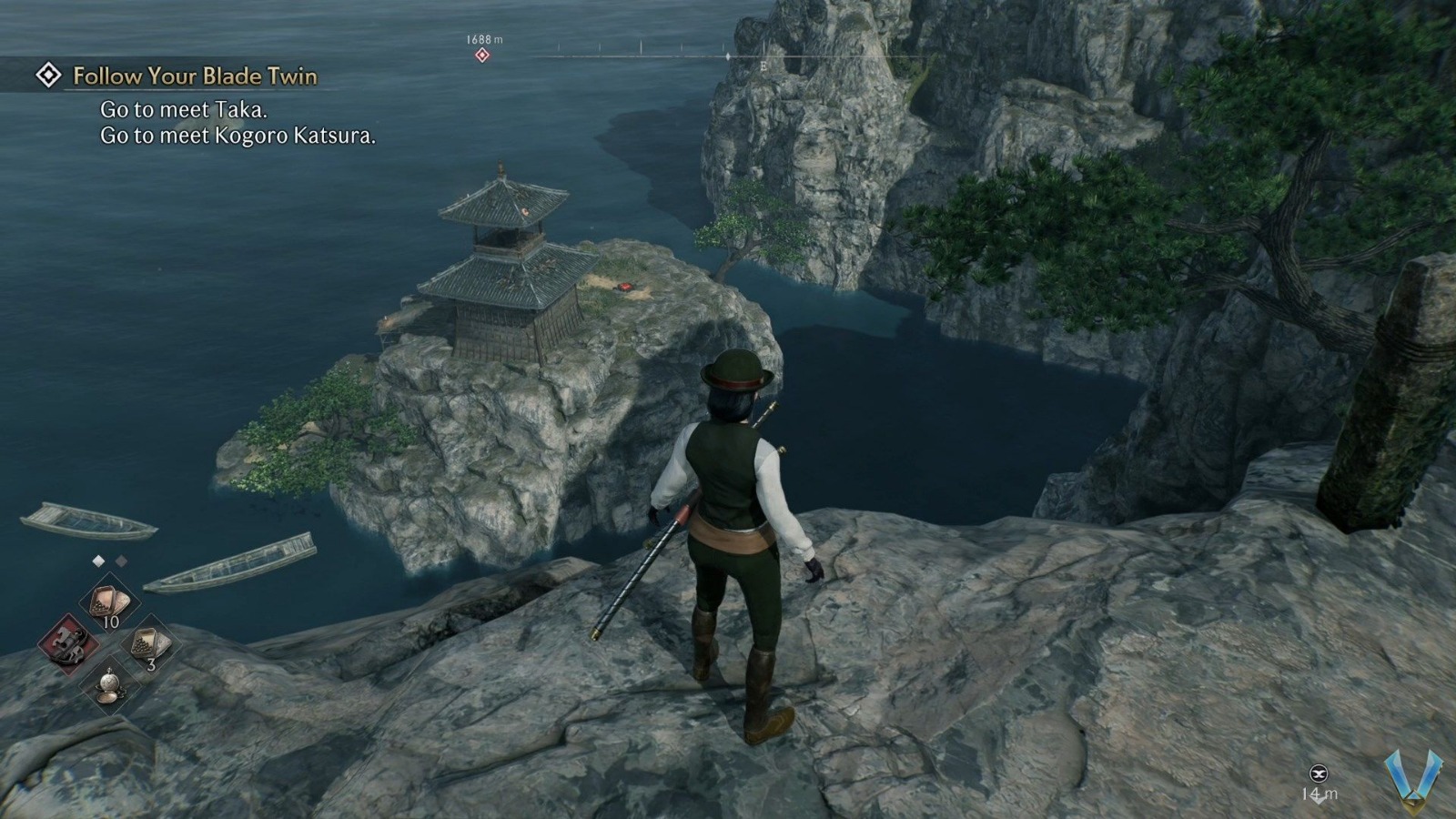The width and height of the screenshot is (1456, 819).
Task: Click the red quest marker under 1688 m
Action: 482,55
